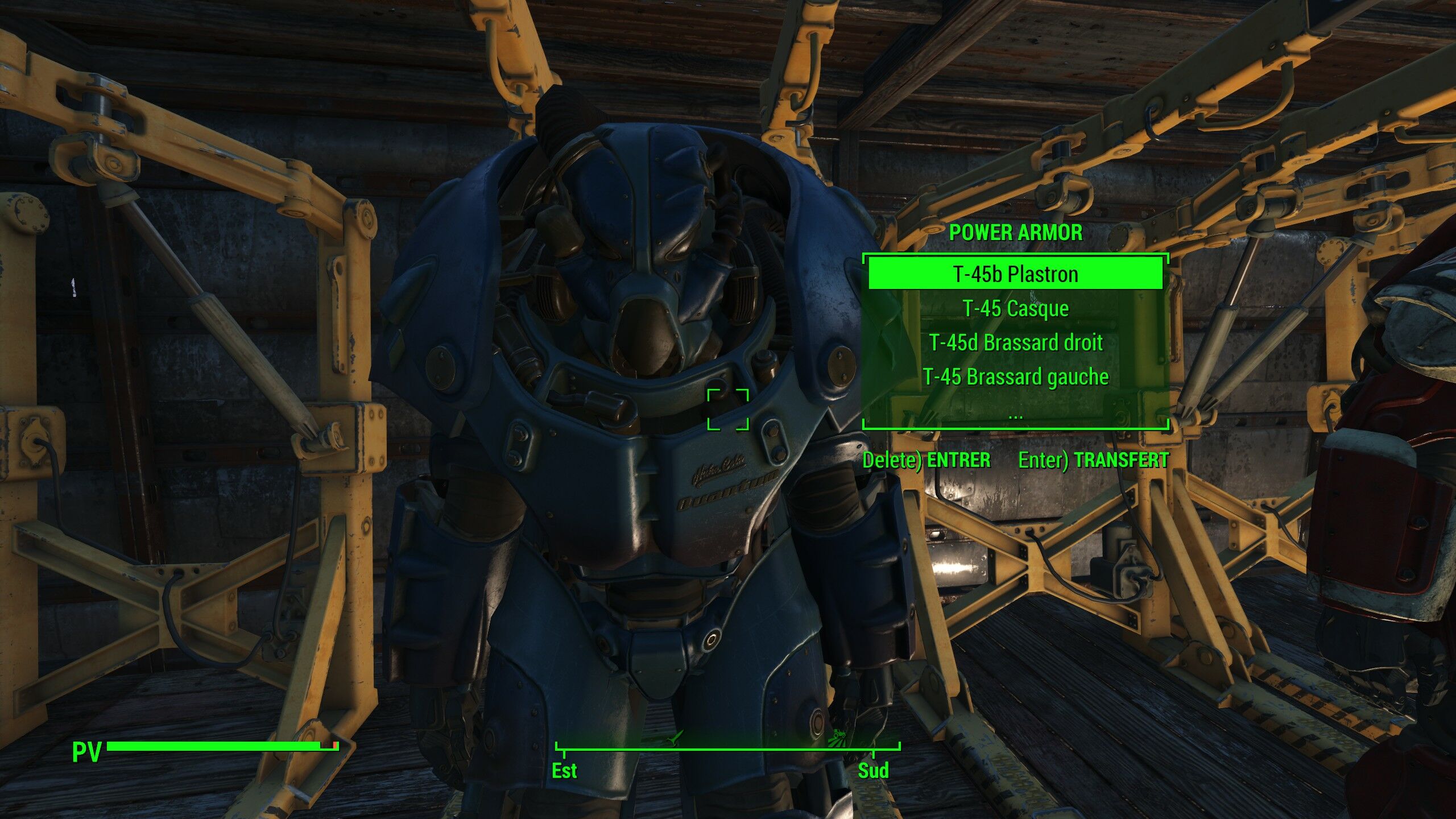Choose the ENTRER action

(926, 460)
